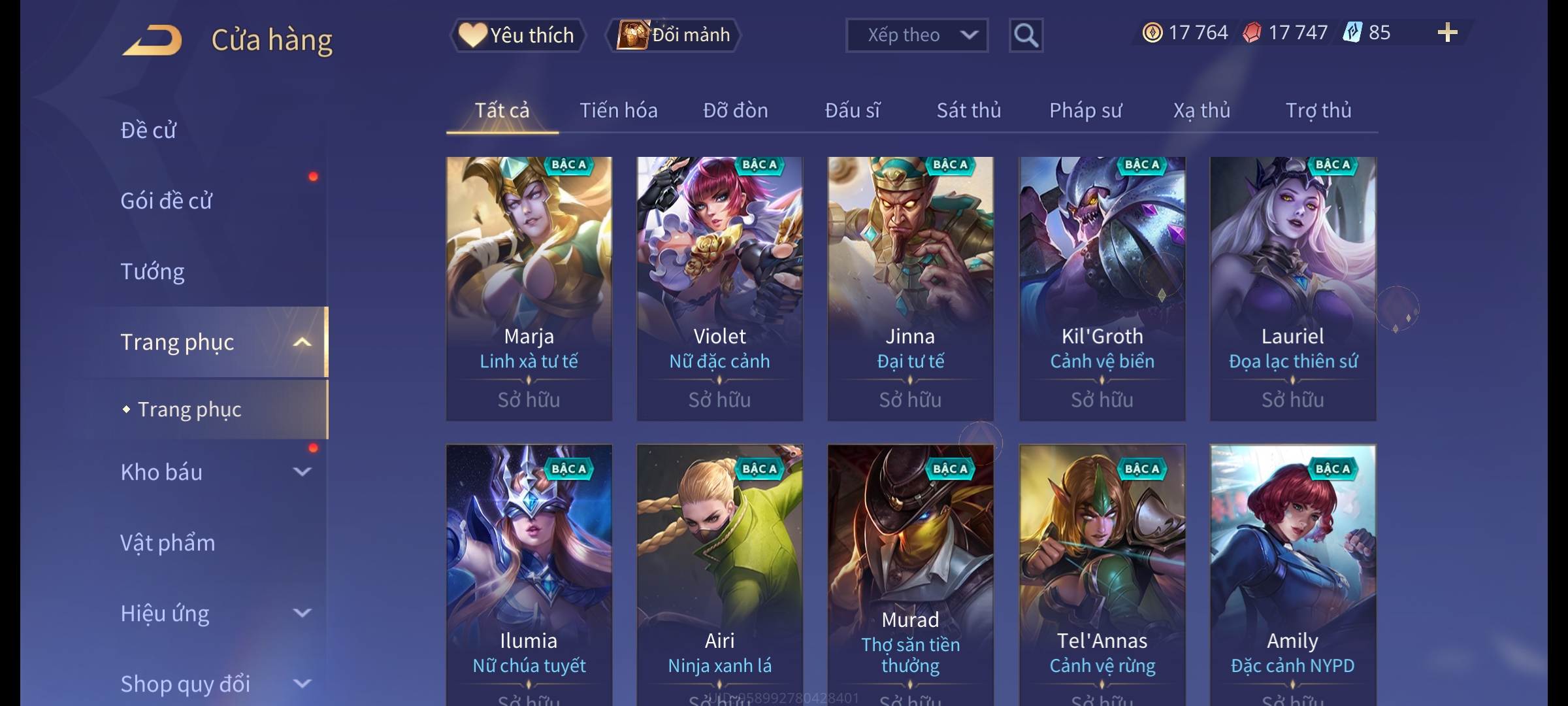Screen dimensions: 1568x706
Task: Pick the Kil'Groth Cảnh vệ biển card
Action: (1102, 288)
